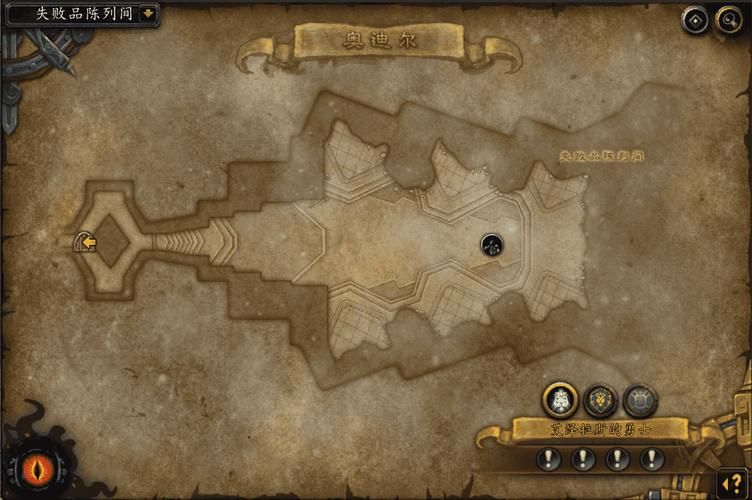Click the 奥迪尔 title banner
This screenshot has height=500, width=752.
coord(378,41)
